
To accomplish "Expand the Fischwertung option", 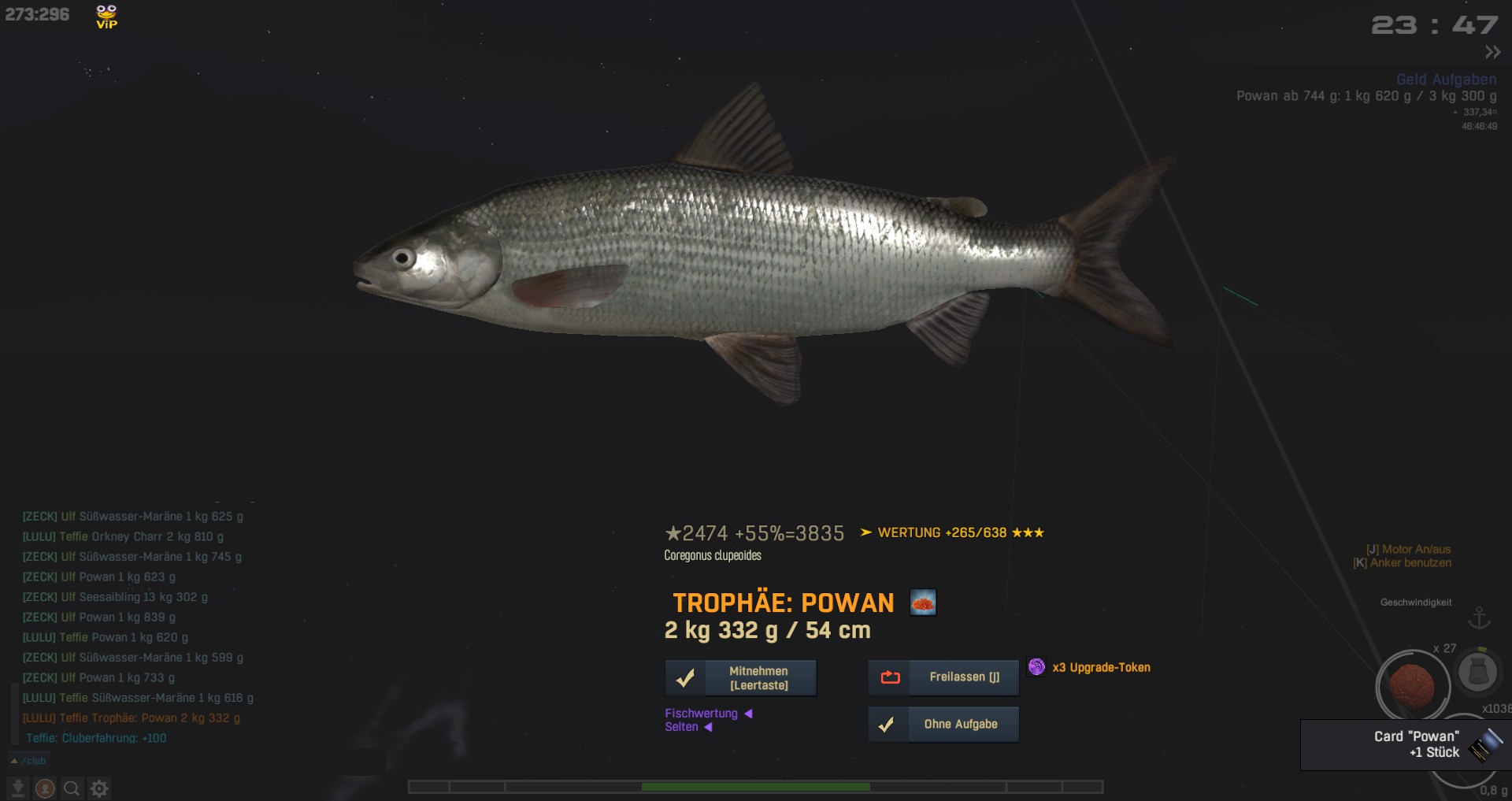I will coord(708,714).
